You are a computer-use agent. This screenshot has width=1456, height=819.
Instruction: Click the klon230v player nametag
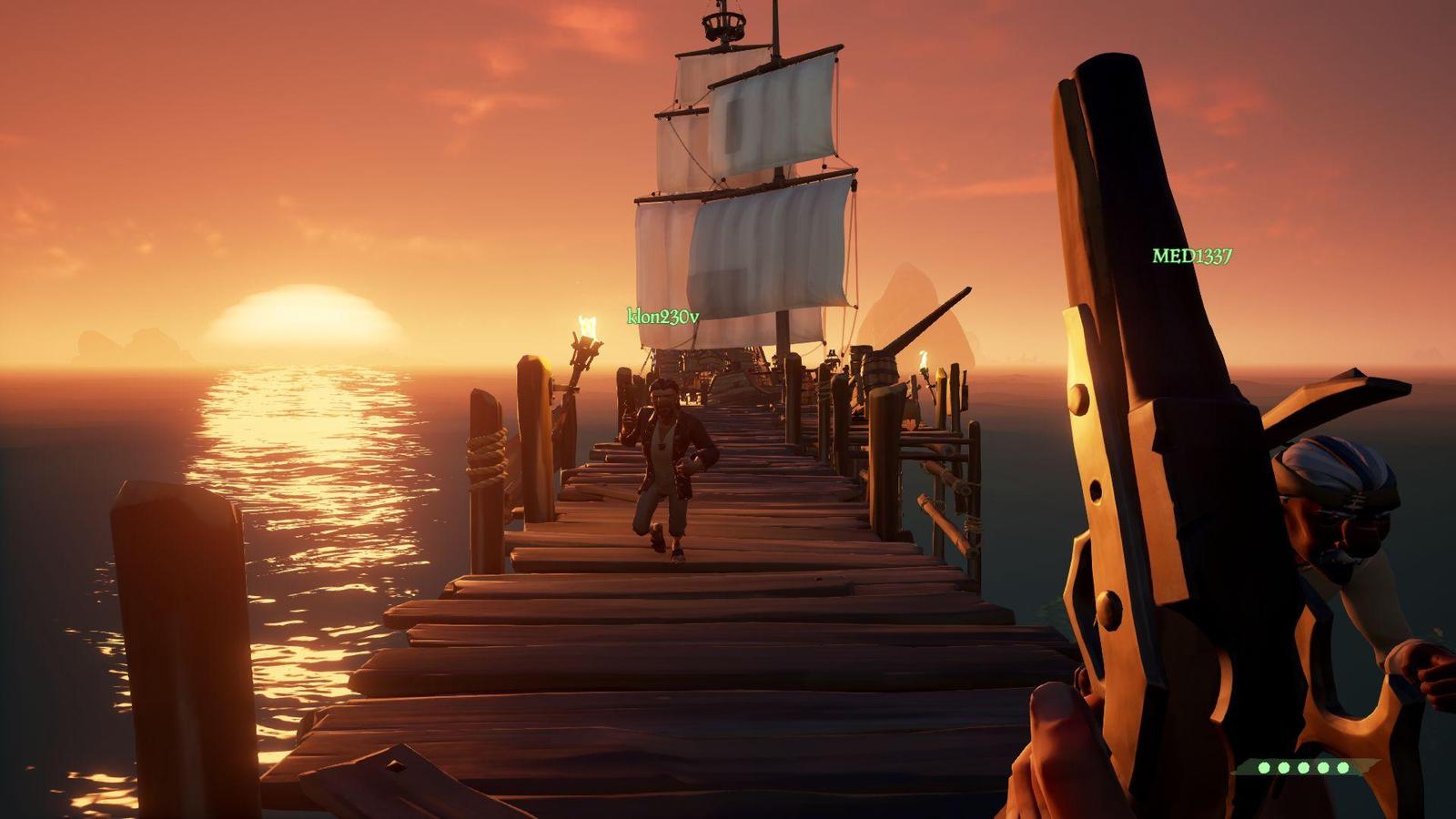tap(663, 314)
